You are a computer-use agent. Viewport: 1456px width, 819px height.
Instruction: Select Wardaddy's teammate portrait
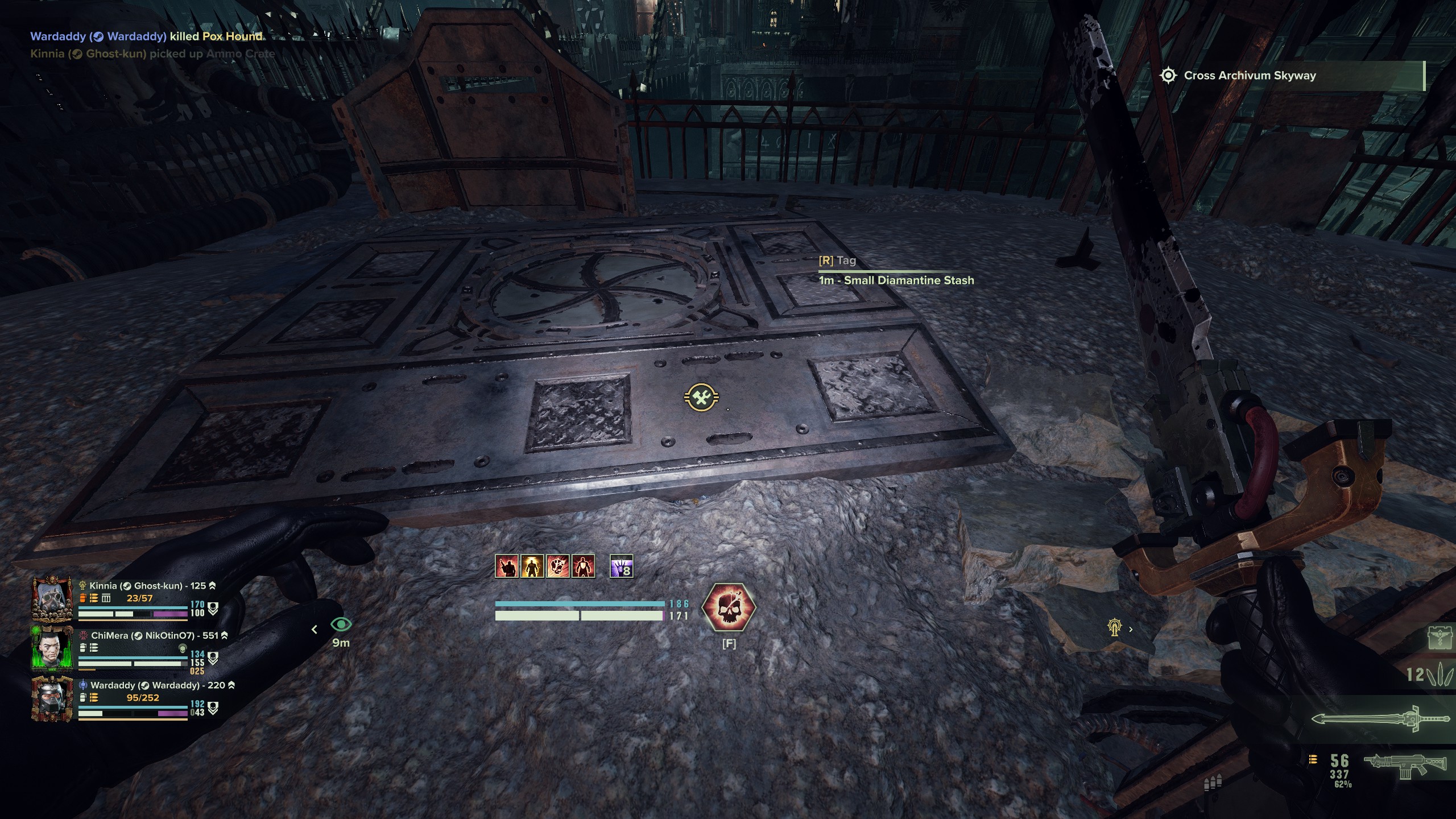pyautogui.click(x=52, y=698)
